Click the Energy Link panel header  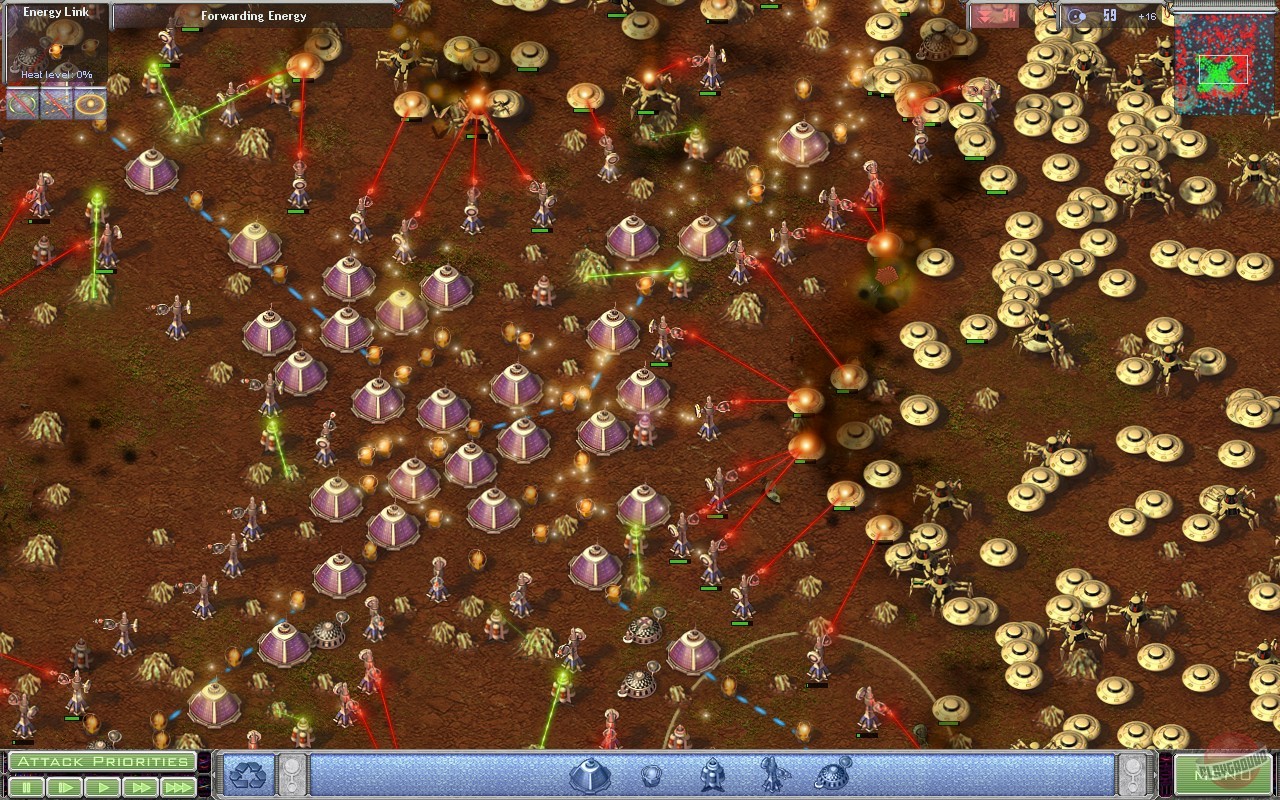(55, 11)
